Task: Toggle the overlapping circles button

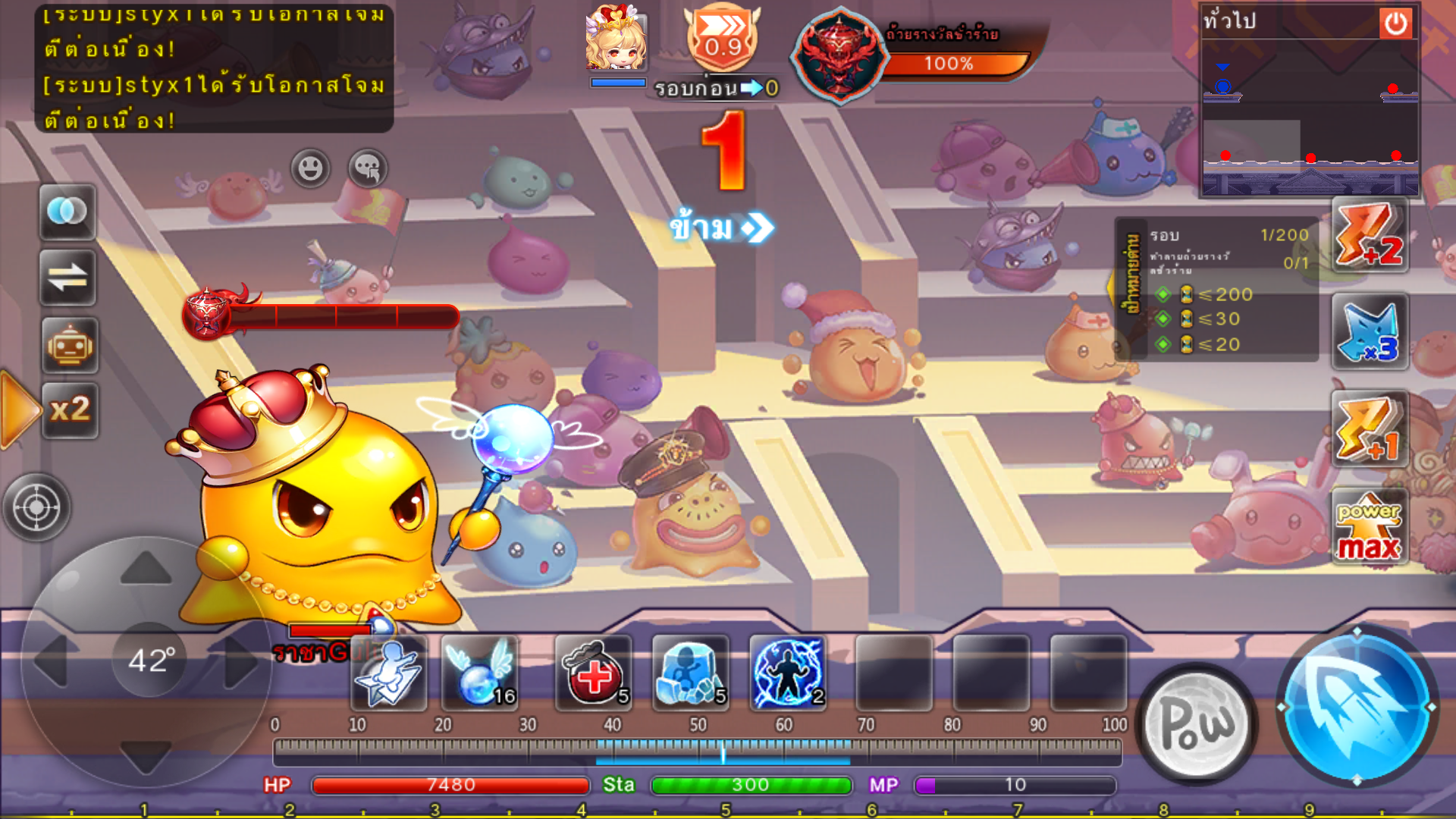Action: point(67,212)
